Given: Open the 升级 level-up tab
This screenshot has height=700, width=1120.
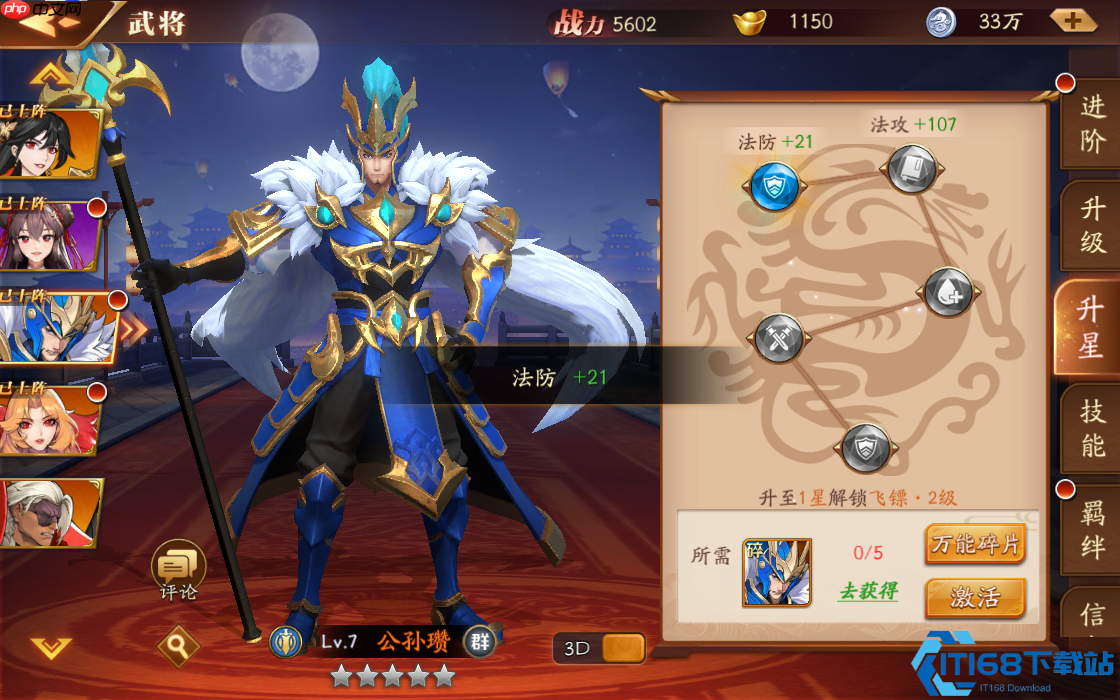Looking at the screenshot, I should [x=1092, y=225].
